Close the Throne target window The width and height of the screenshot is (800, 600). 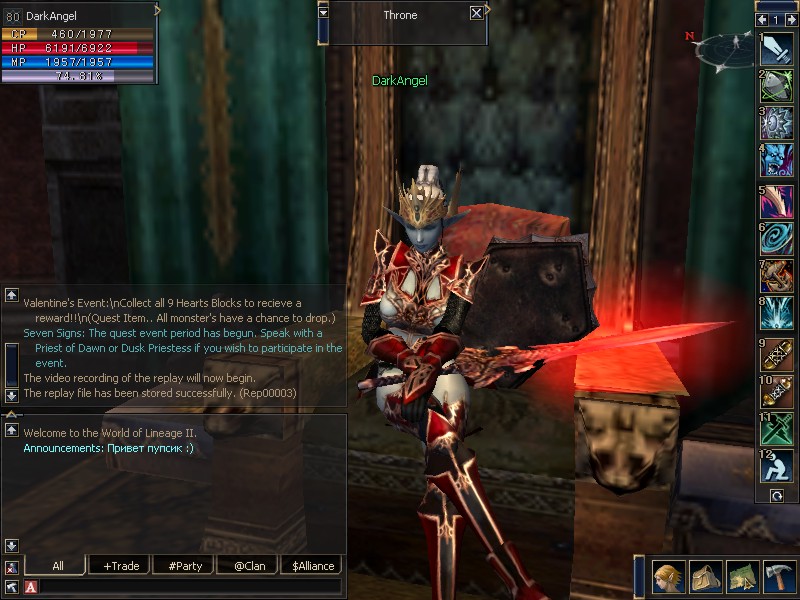476,13
